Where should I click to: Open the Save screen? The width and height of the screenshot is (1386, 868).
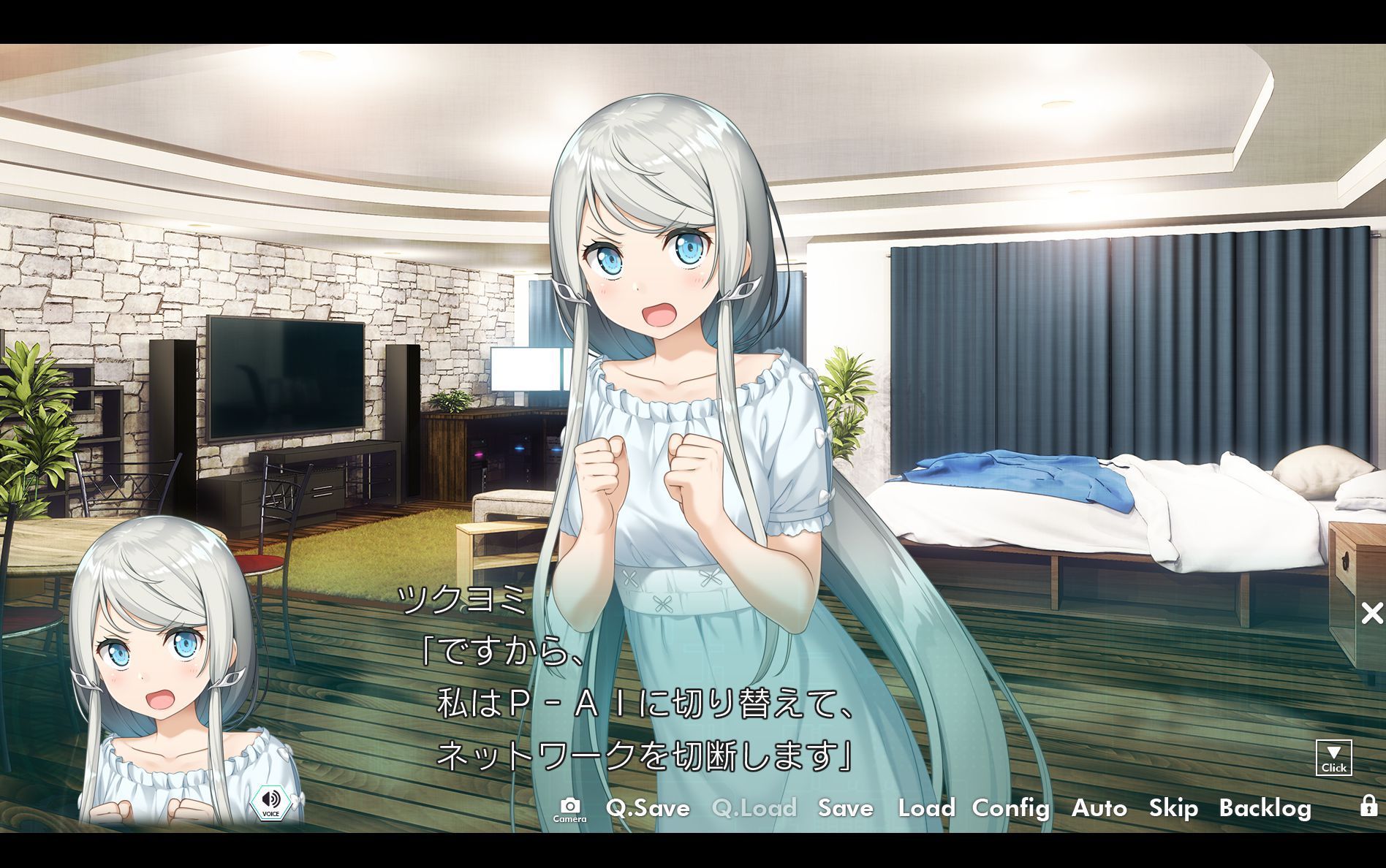(x=846, y=809)
